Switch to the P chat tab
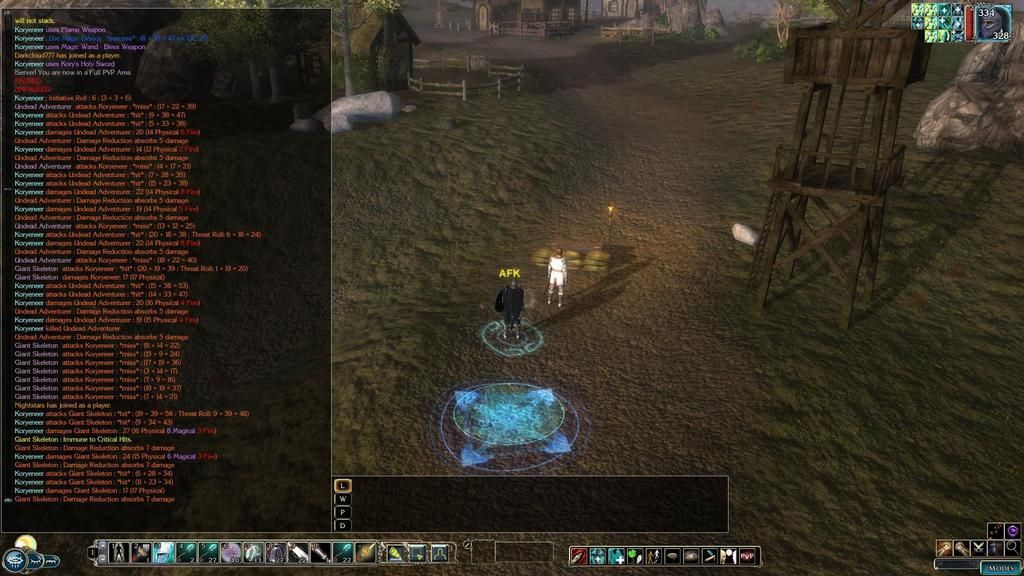This screenshot has height=576, width=1024. click(342, 512)
